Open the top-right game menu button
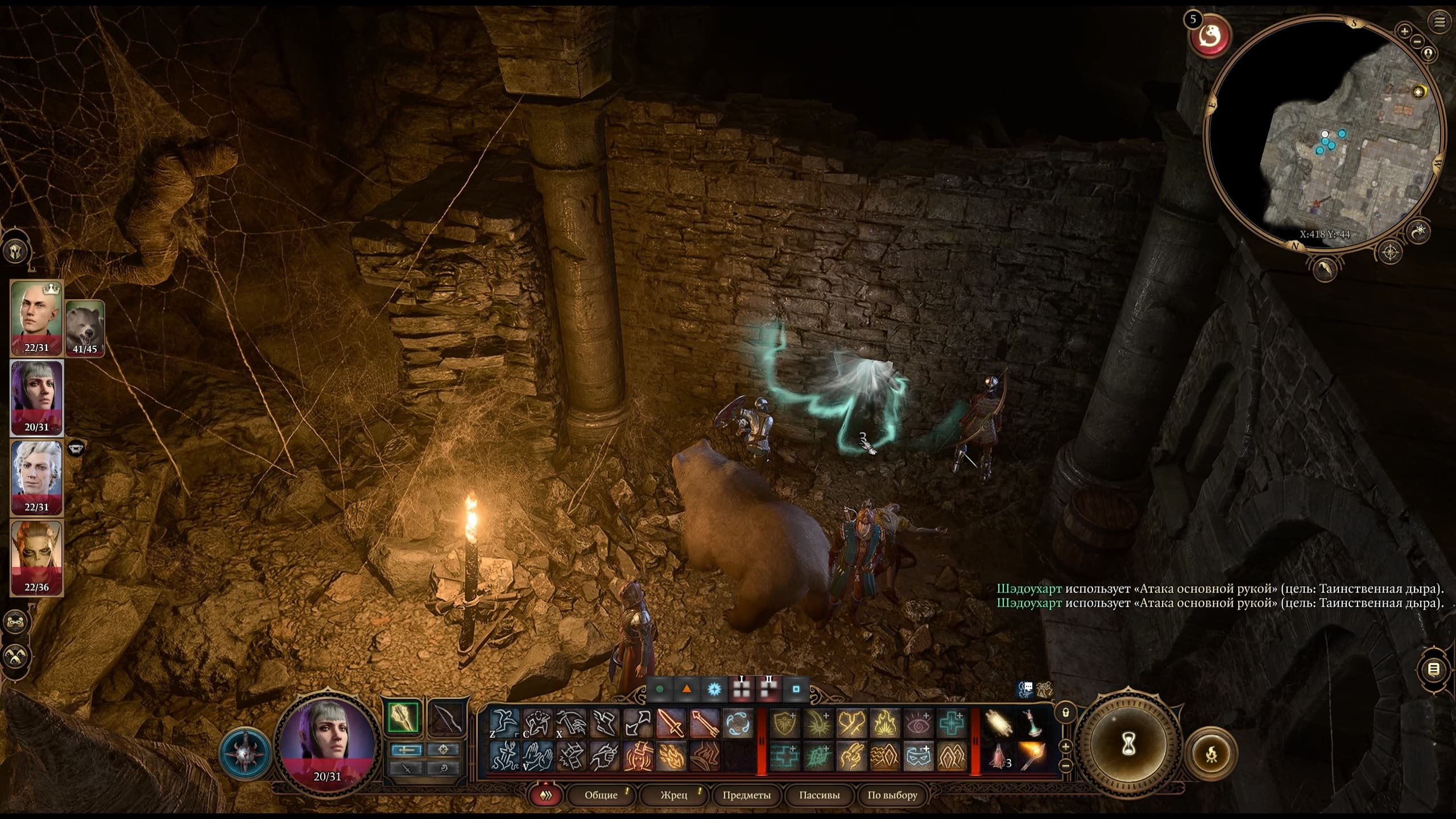1456x819 pixels. point(1440,22)
